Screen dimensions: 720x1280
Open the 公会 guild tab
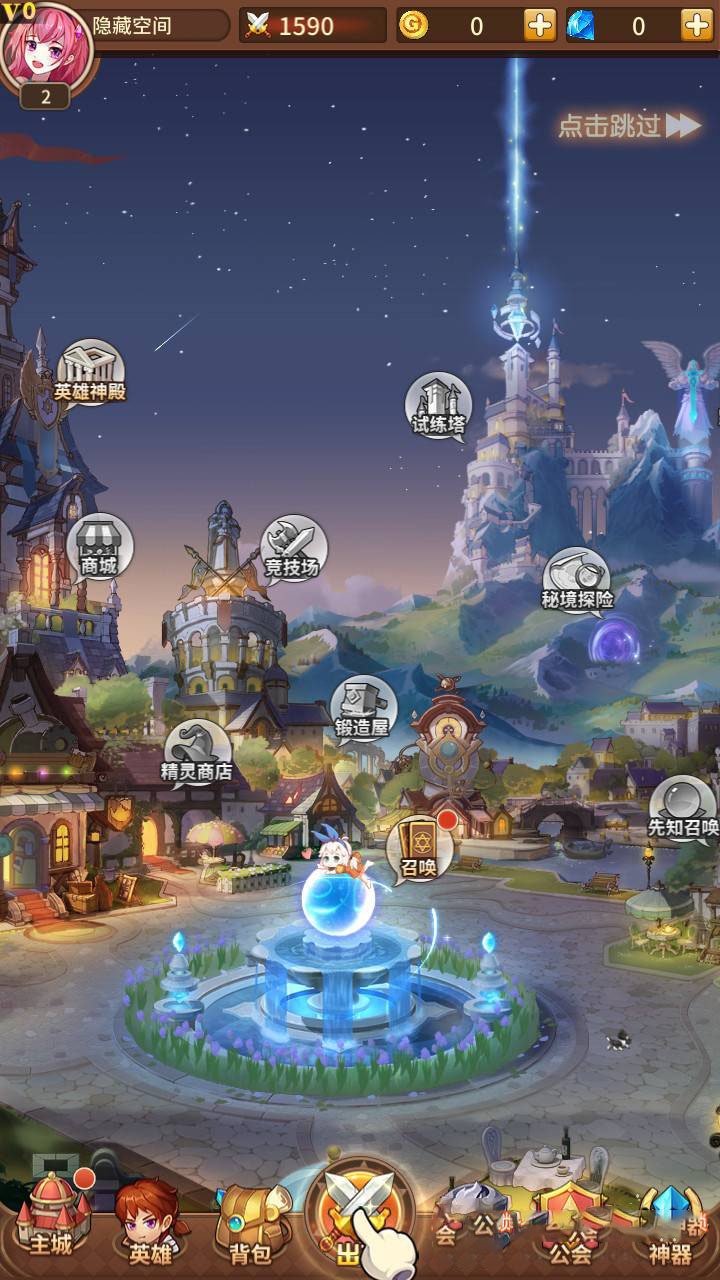[570, 1226]
